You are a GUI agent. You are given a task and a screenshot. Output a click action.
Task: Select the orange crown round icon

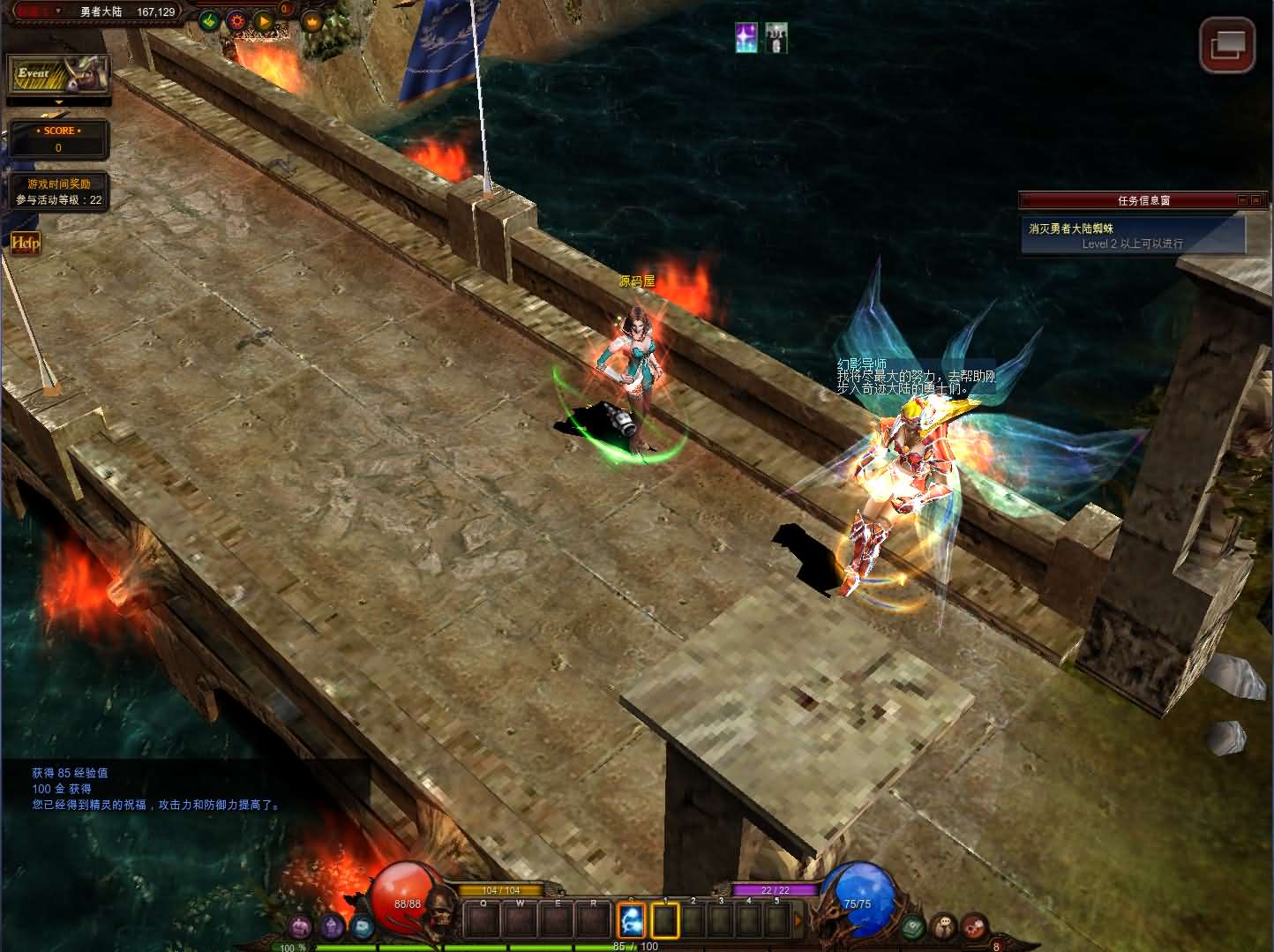(311, 21)
